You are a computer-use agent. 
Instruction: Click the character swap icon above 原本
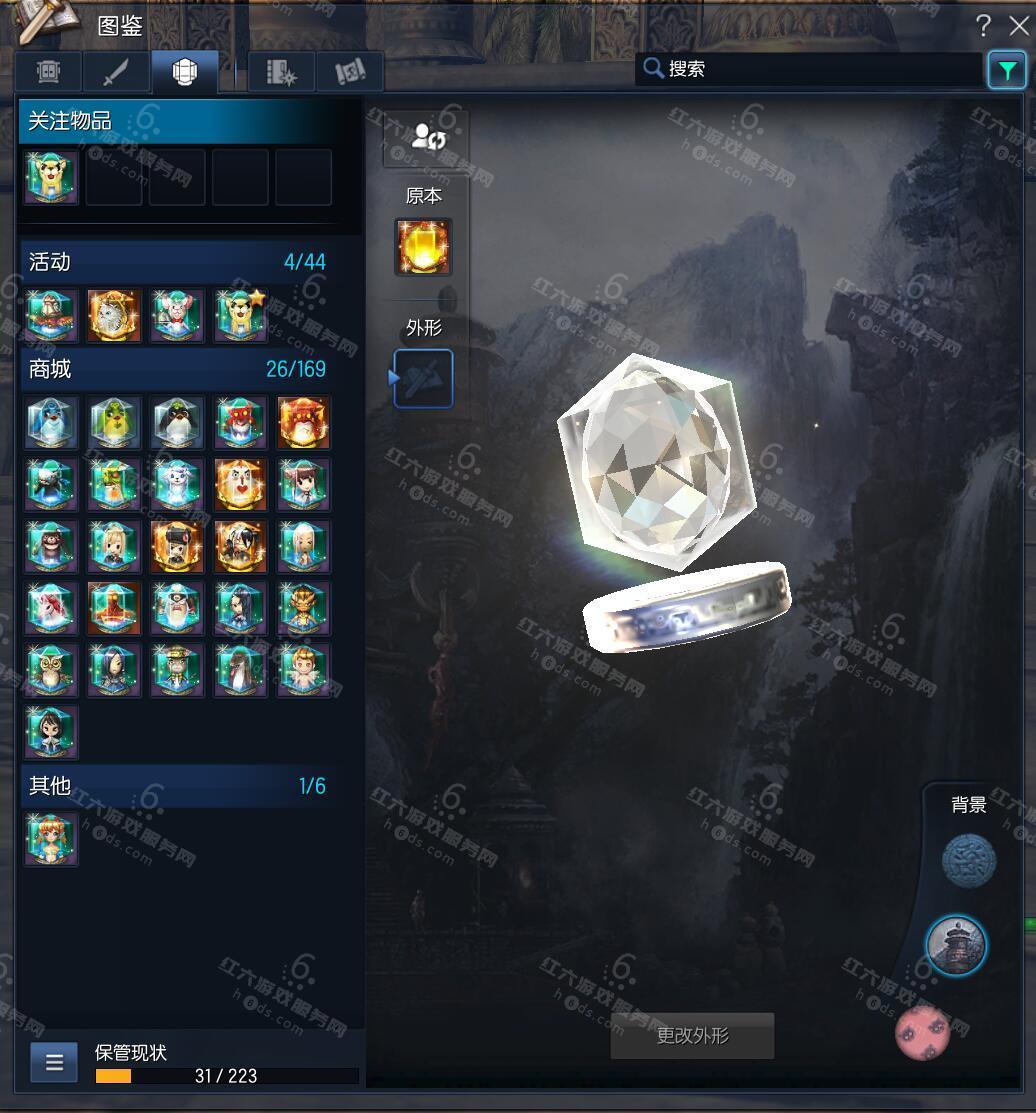point(426,136)
